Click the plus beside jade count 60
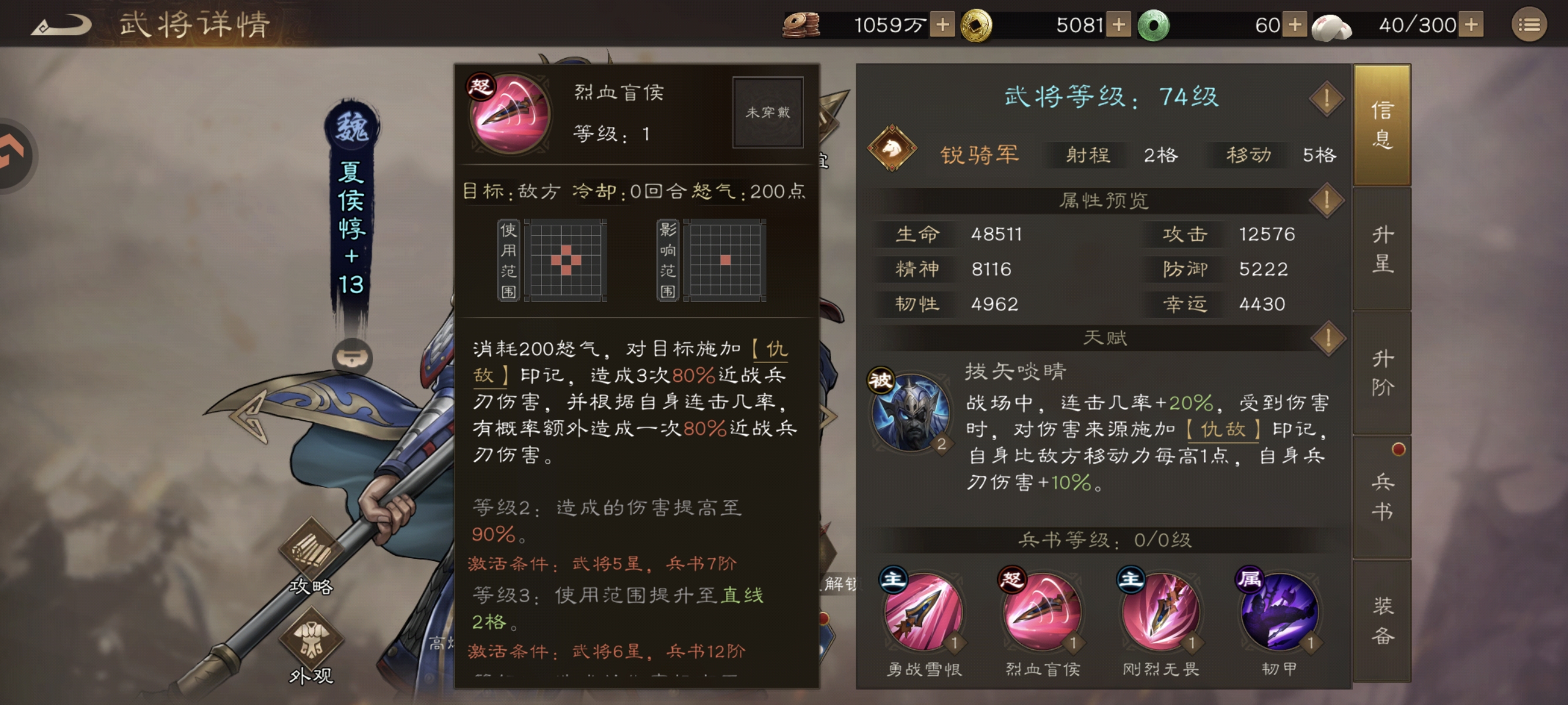 [x=1293, y=26]
